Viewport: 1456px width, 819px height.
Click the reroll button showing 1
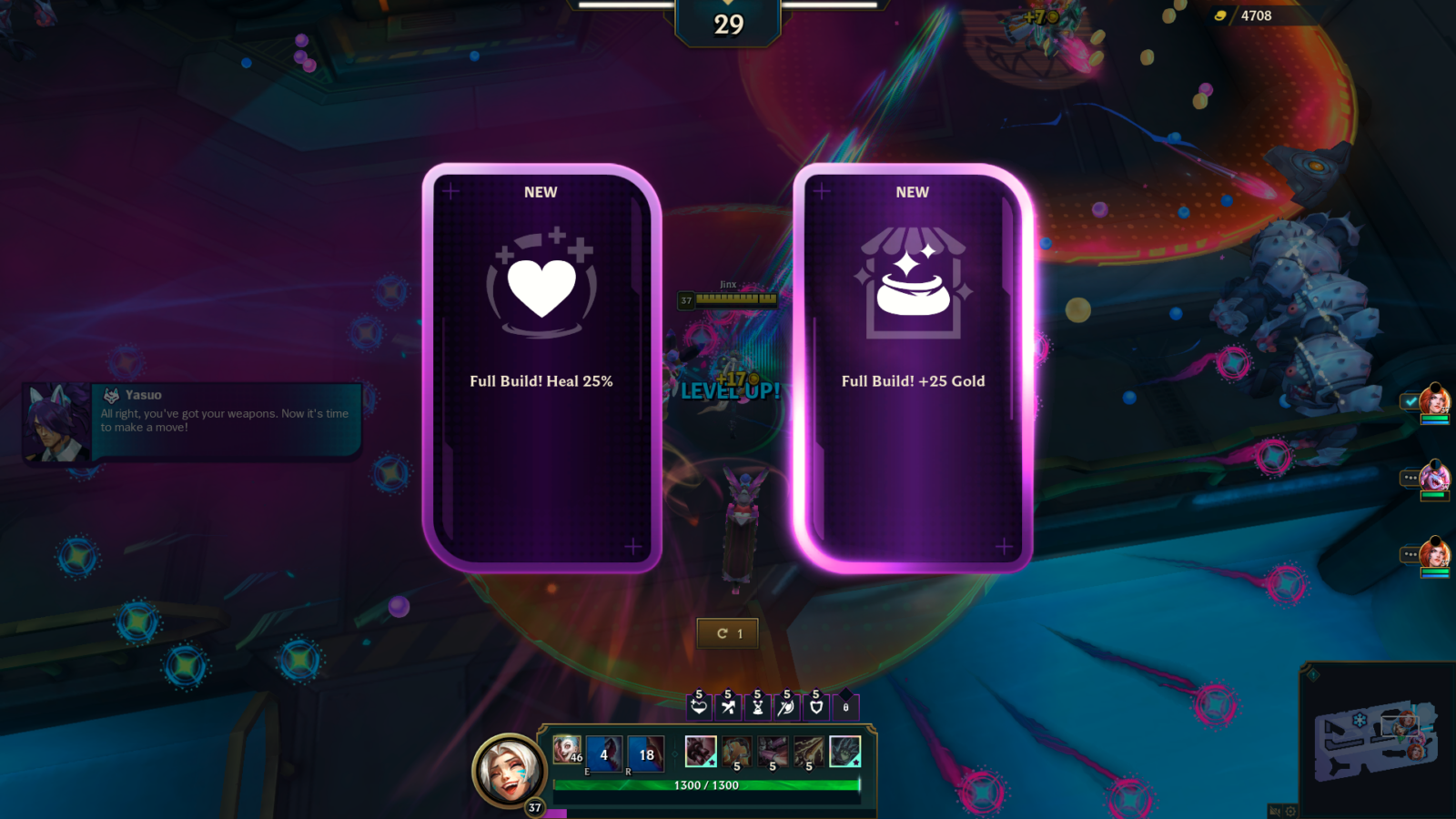point(727,633)
